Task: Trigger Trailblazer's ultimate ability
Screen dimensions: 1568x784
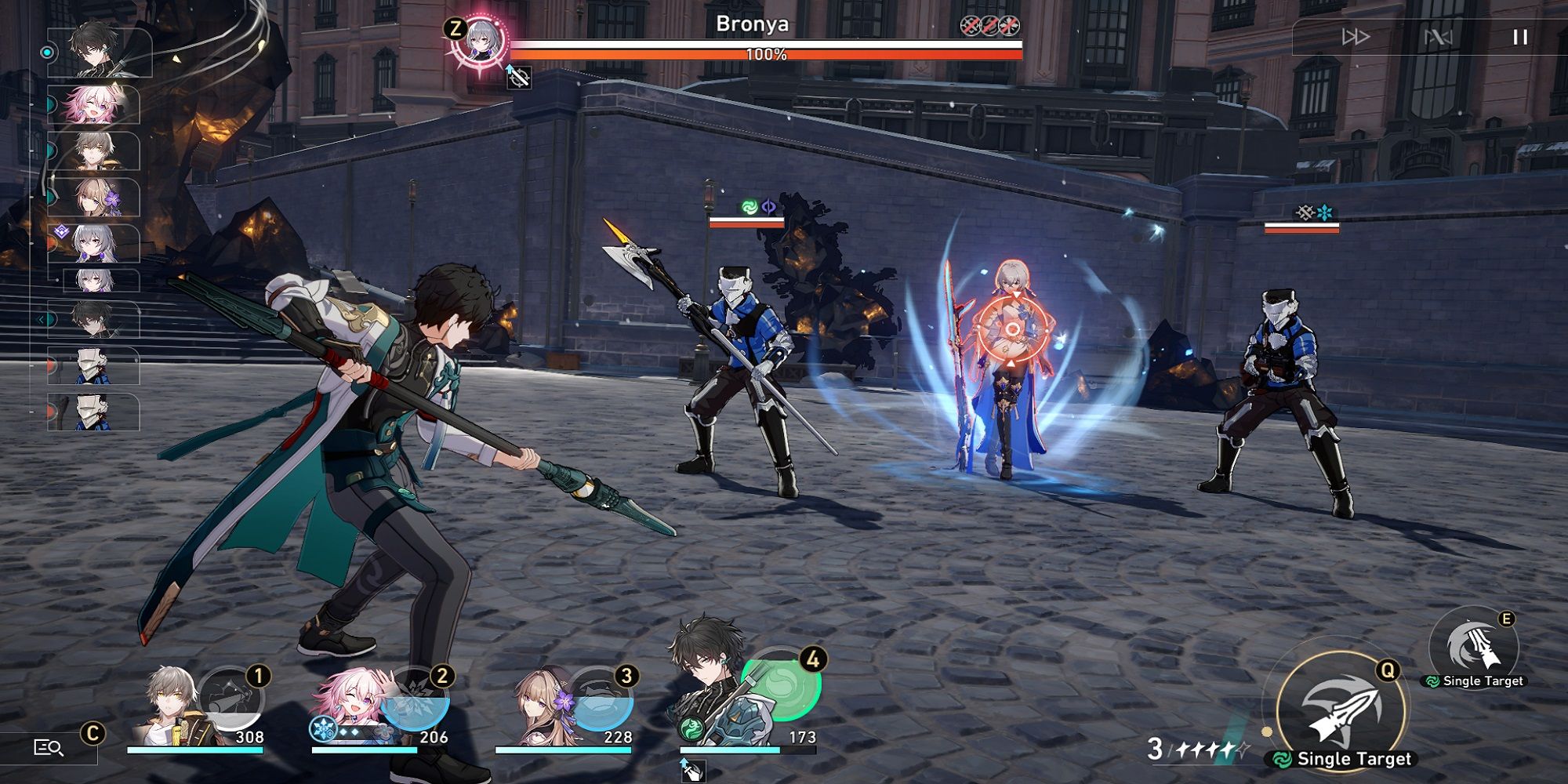Action: [230, 699]
